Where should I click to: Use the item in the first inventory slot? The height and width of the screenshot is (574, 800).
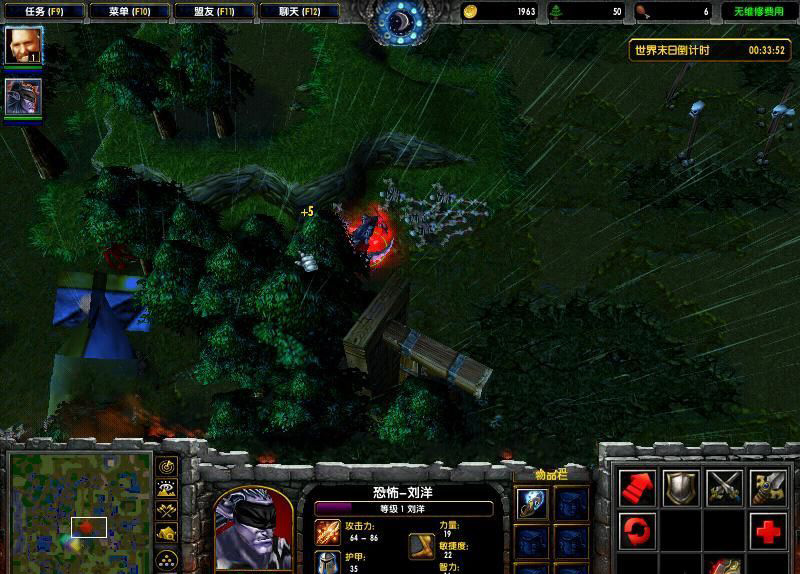[x=532, y=504]
